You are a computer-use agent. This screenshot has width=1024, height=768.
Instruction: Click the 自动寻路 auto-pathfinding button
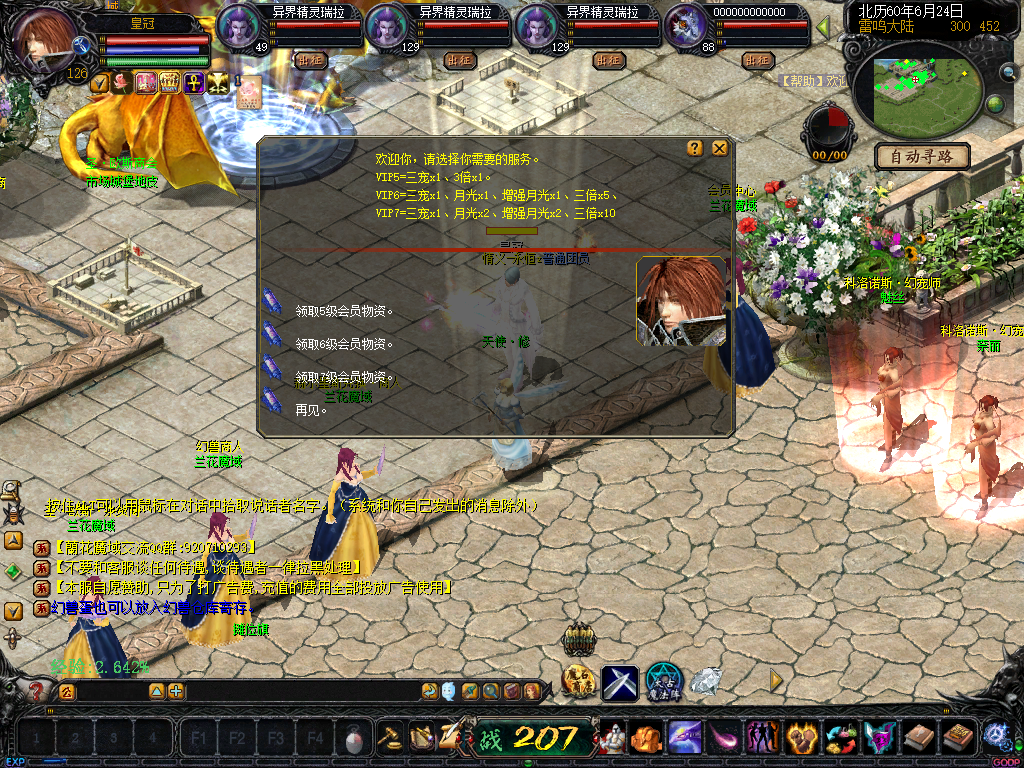click(923, 156)
